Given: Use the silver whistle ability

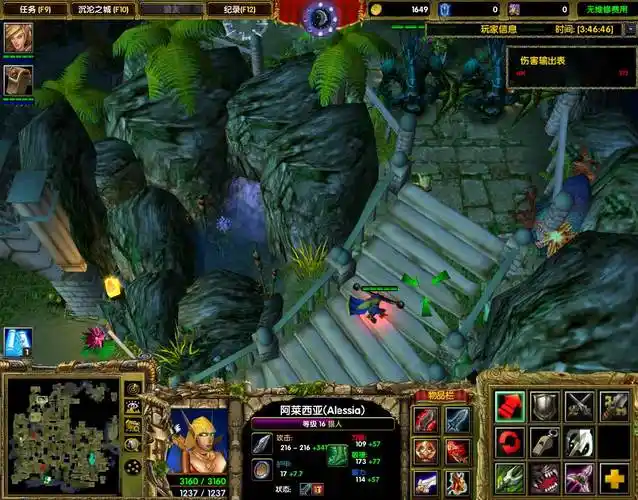Looking at the screenshot, I should tap(544, 442).
